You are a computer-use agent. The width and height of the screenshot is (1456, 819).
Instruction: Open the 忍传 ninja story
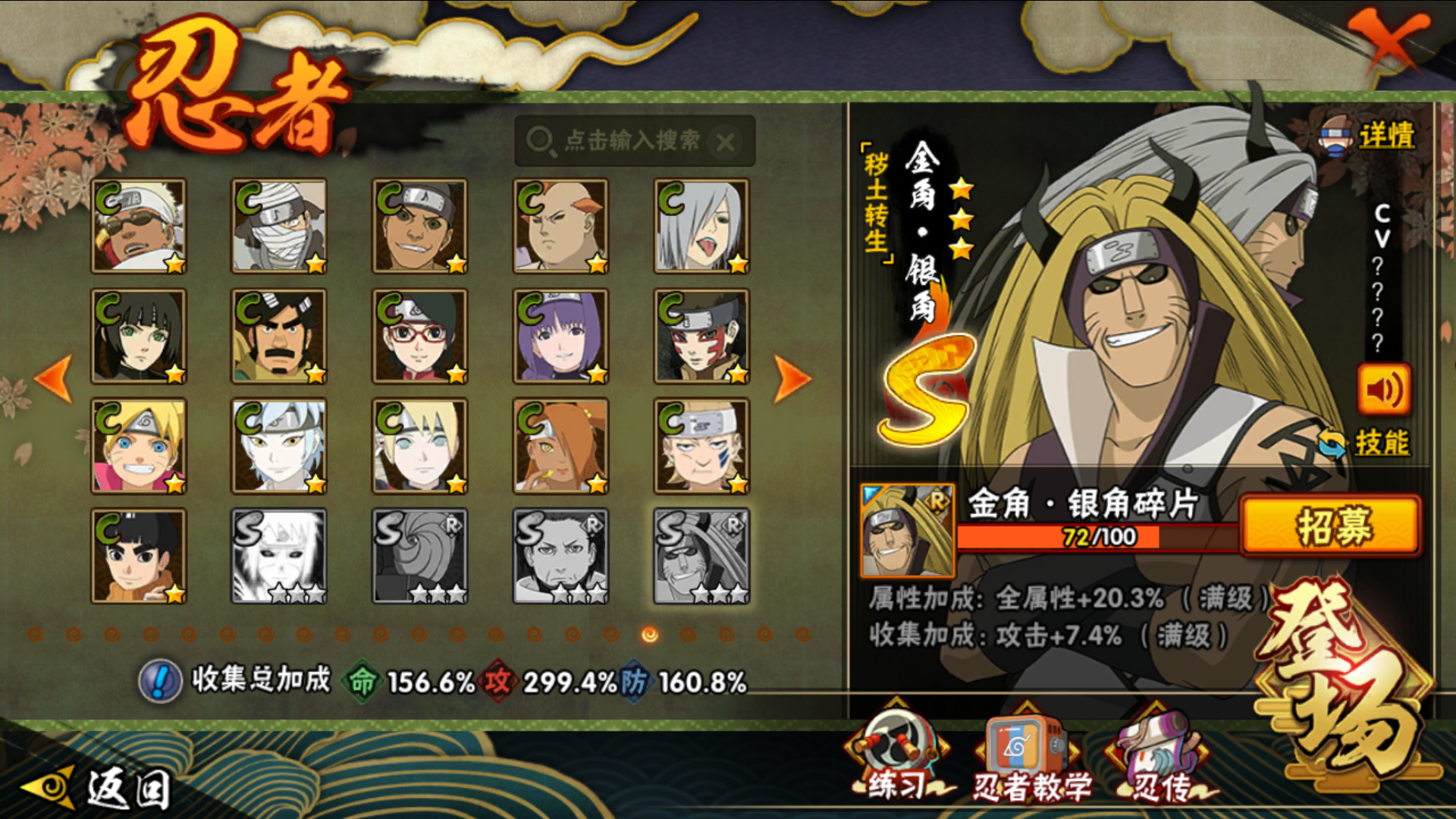(x=1159, y=755)
